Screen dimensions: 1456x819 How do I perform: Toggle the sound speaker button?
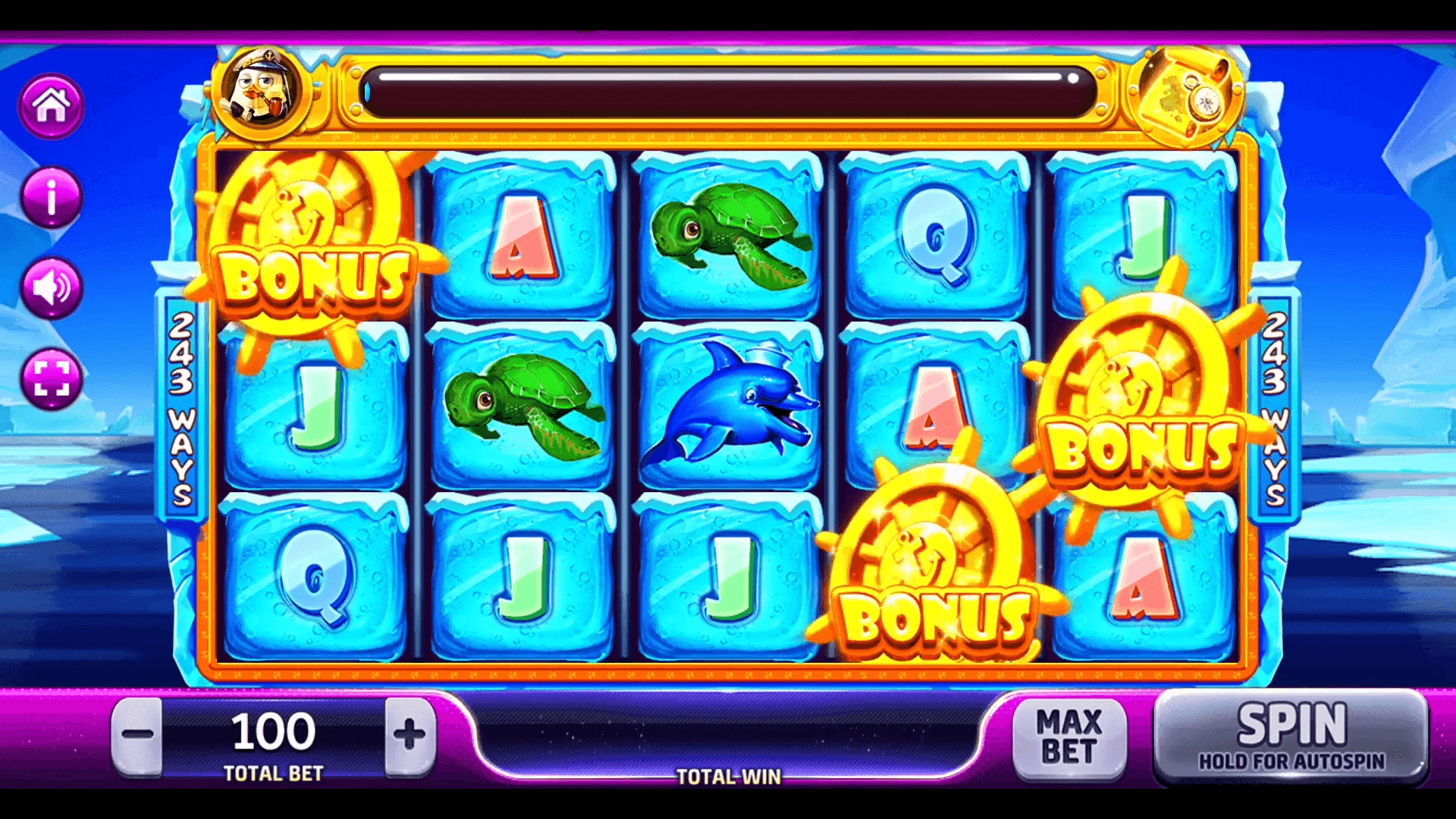[x=51, y=288]
